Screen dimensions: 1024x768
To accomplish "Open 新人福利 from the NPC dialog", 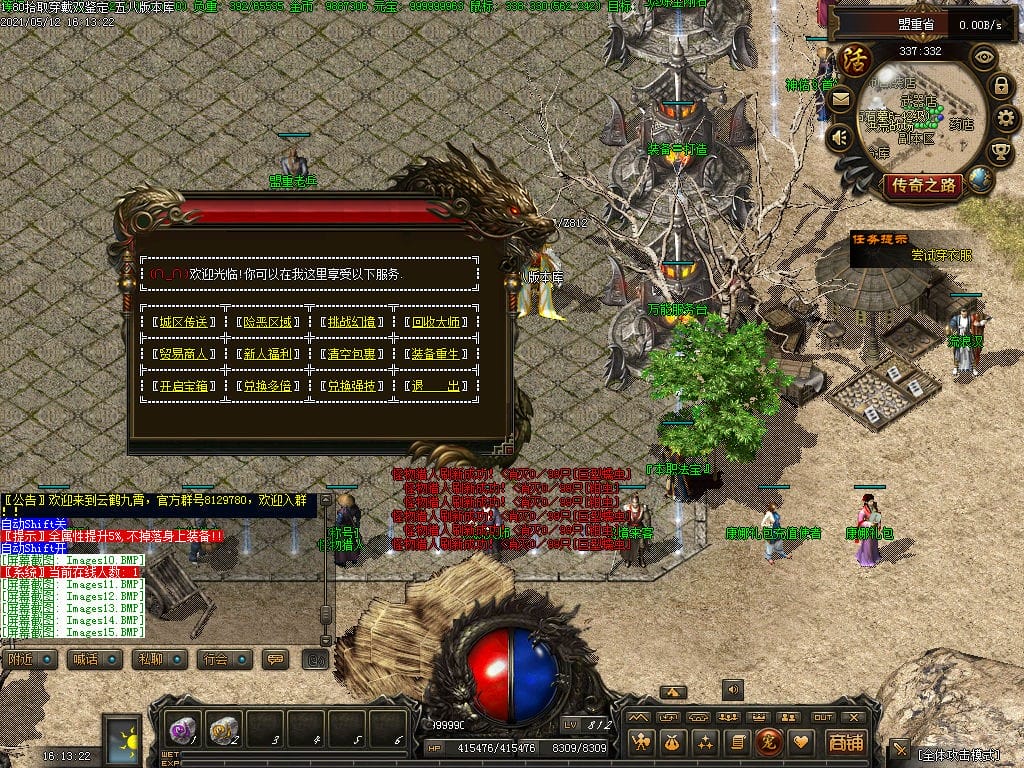I will [x=269, y=354].
